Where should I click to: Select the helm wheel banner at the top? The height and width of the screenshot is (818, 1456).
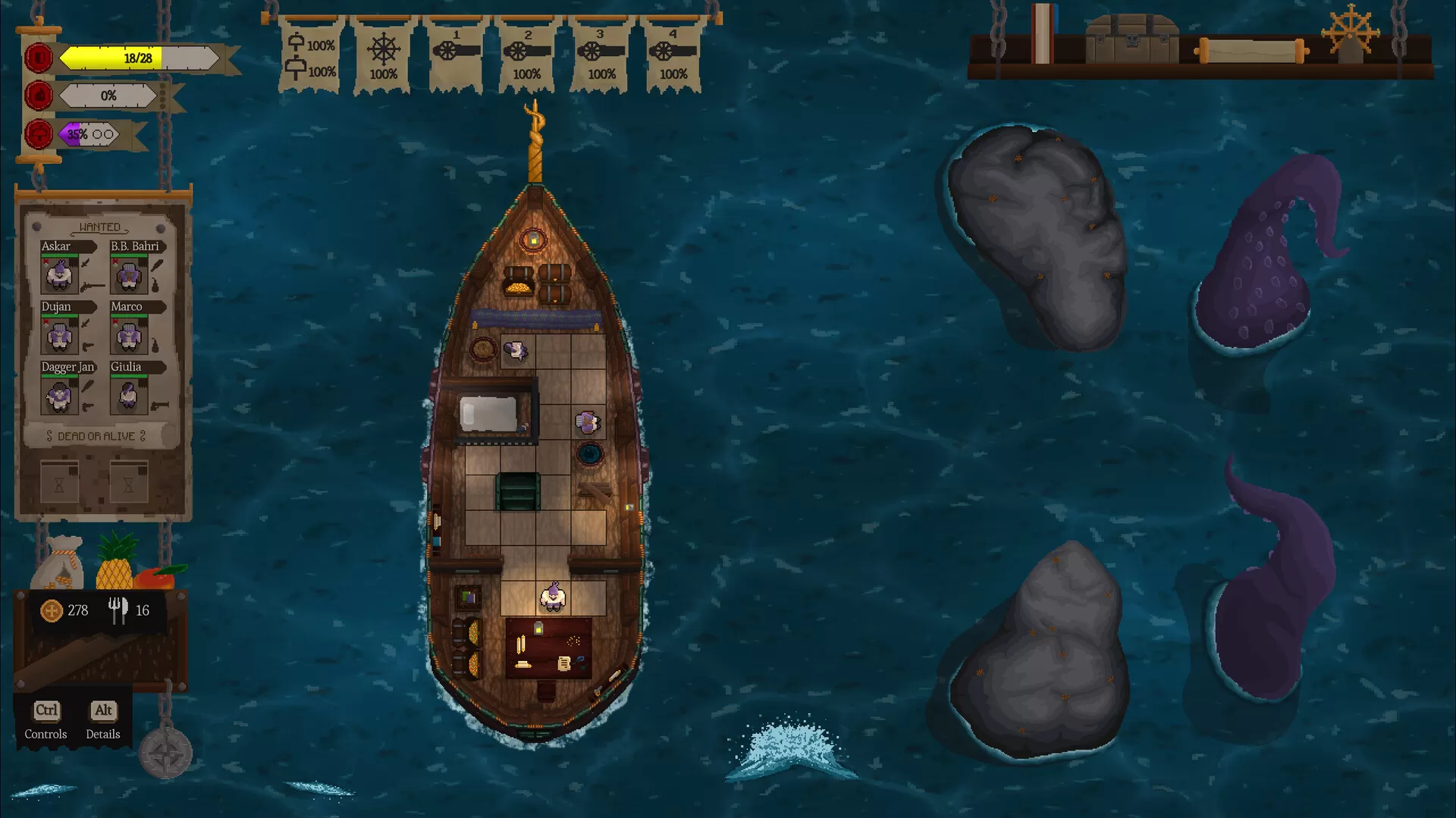pos(382,53)
